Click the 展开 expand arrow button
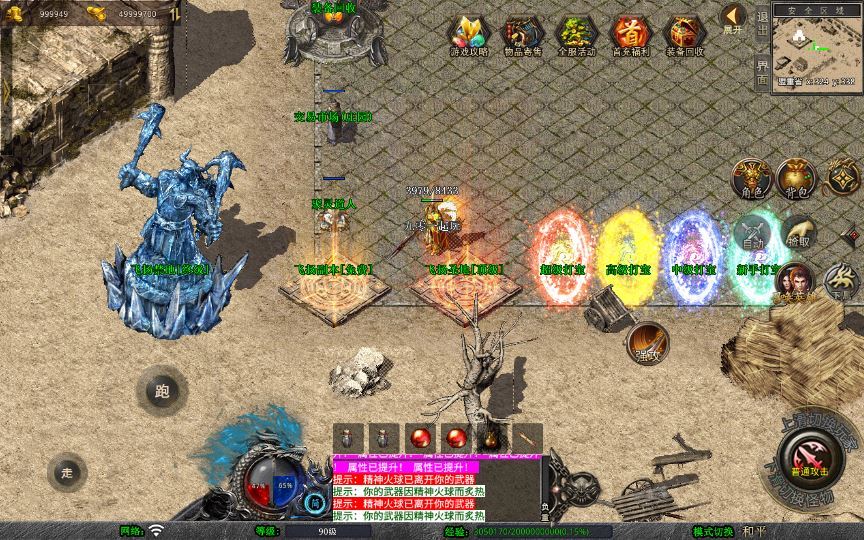Screen dimensions: 864x540 pos(733,18)
